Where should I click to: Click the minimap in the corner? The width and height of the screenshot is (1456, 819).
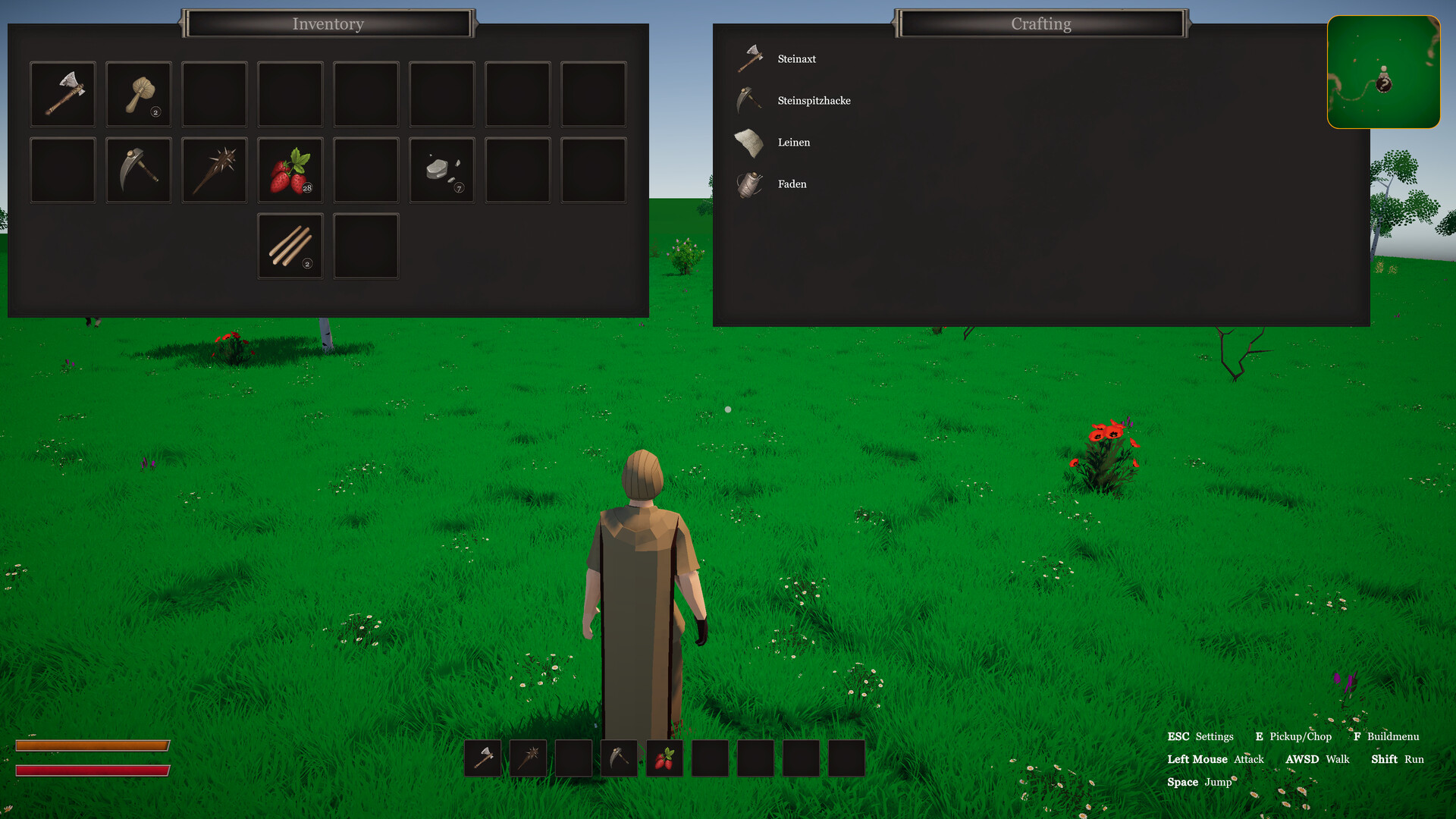coord(1383,72)
